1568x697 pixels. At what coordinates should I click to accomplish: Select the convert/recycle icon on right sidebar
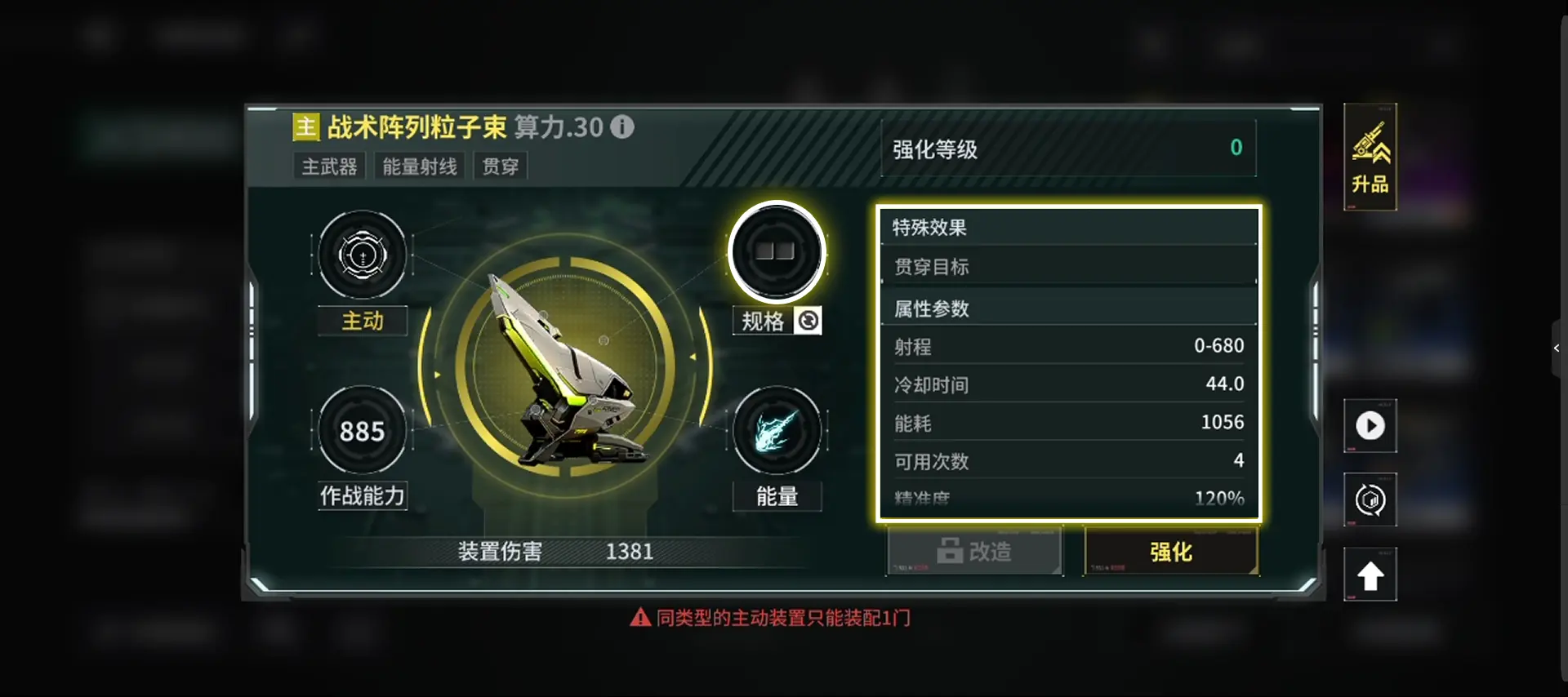1370,499
